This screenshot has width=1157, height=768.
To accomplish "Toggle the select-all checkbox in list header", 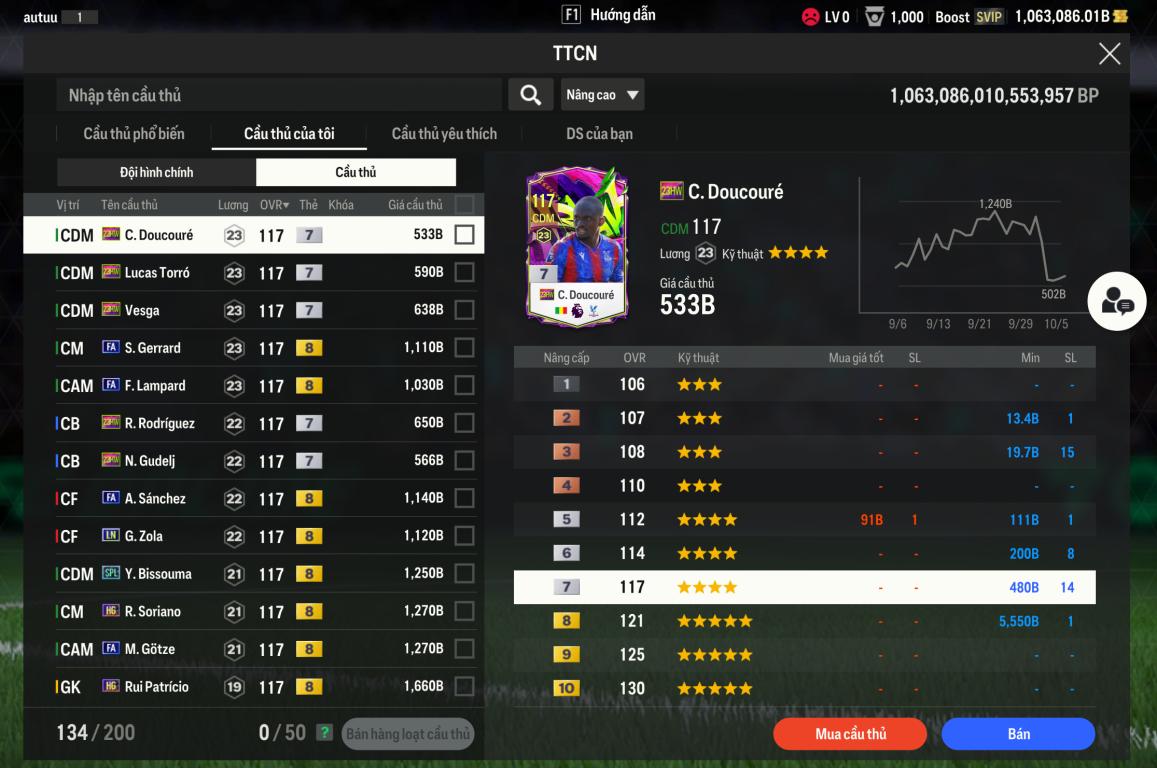I will click(464, 205).
